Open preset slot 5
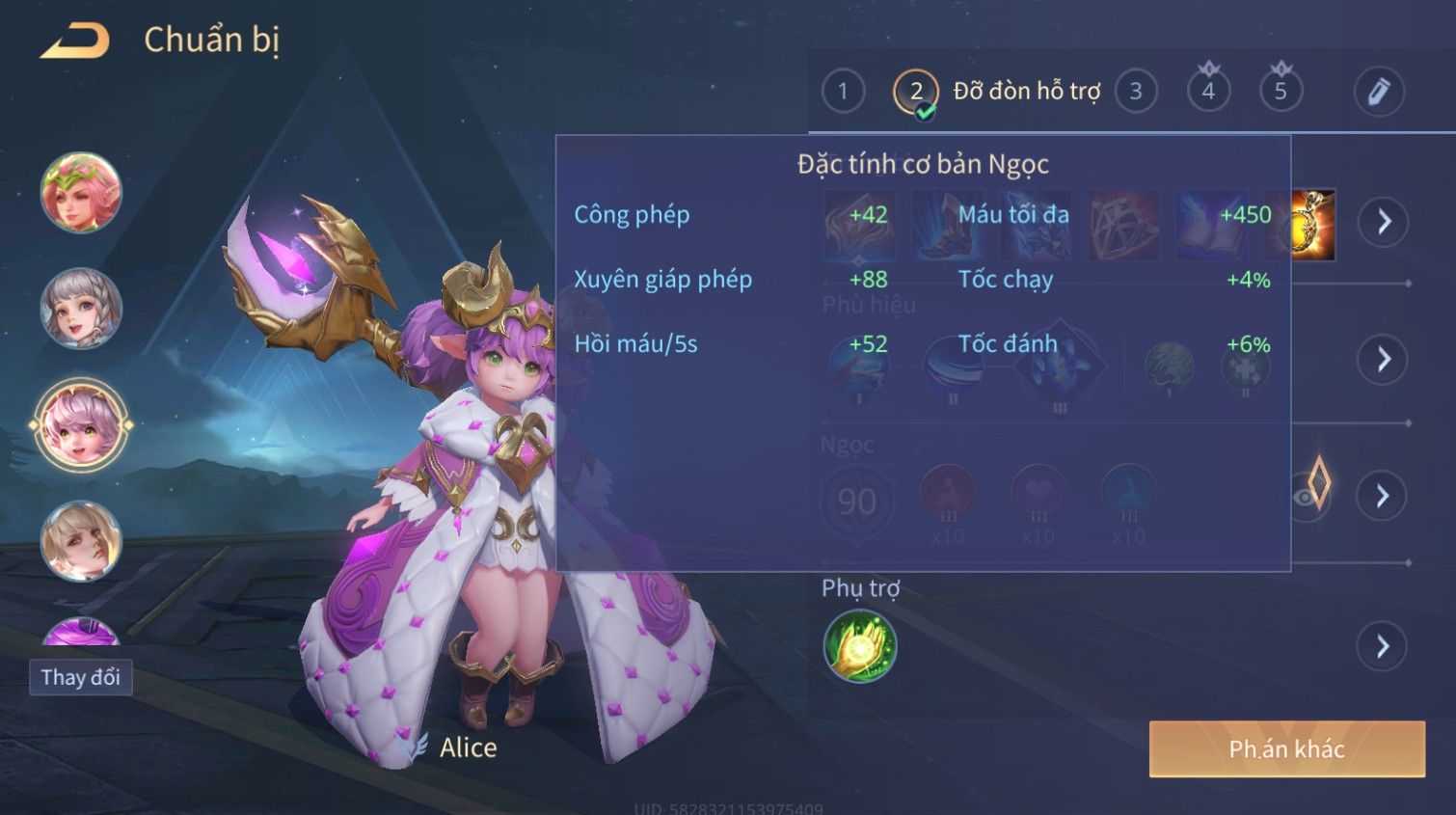The width and height of the screenshot is (1456, 815). pyautogui.click(x=1281, y=92)
